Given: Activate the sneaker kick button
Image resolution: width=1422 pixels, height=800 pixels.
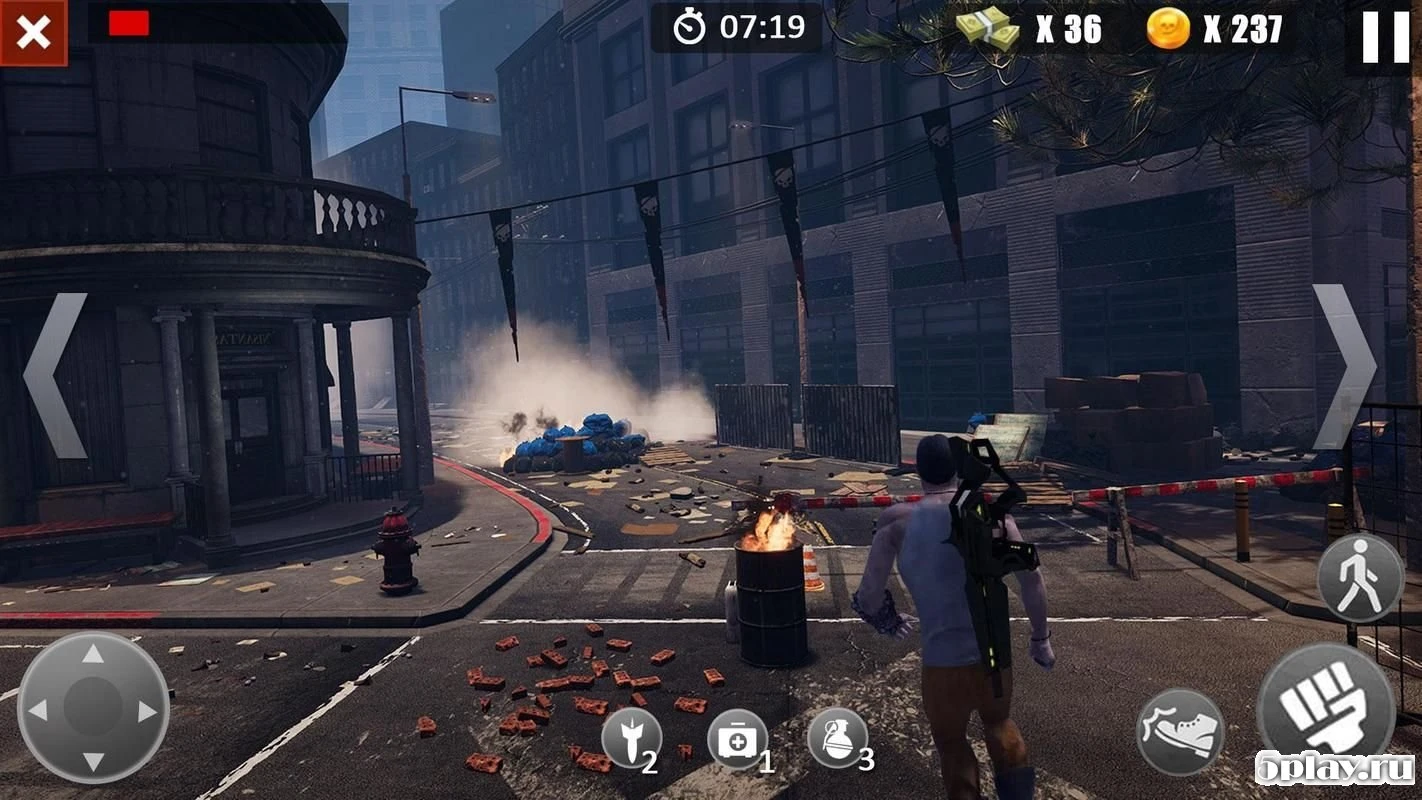Looking at the screenshot, I should [1180, 731].
